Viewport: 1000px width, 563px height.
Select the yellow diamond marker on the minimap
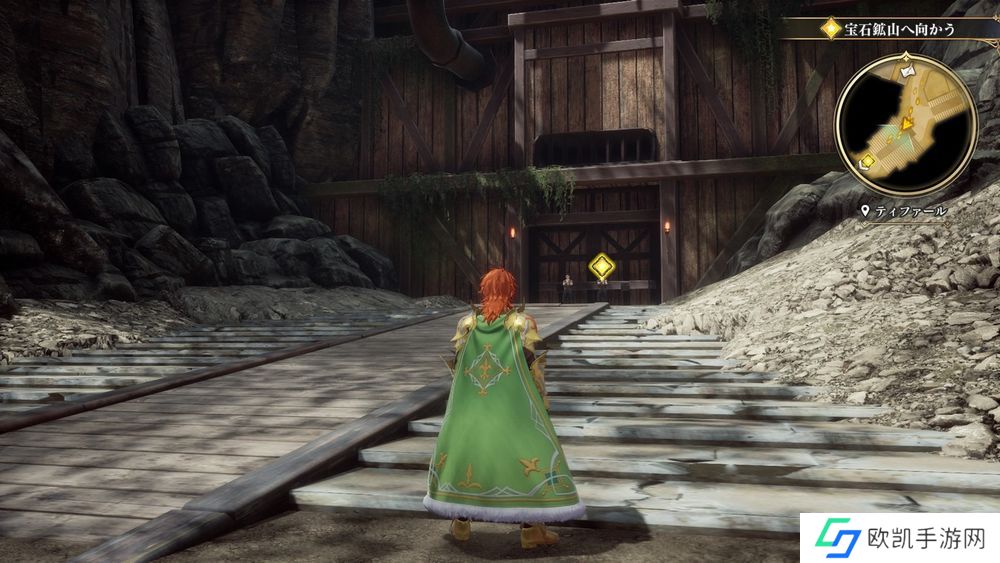coord(867,161)
